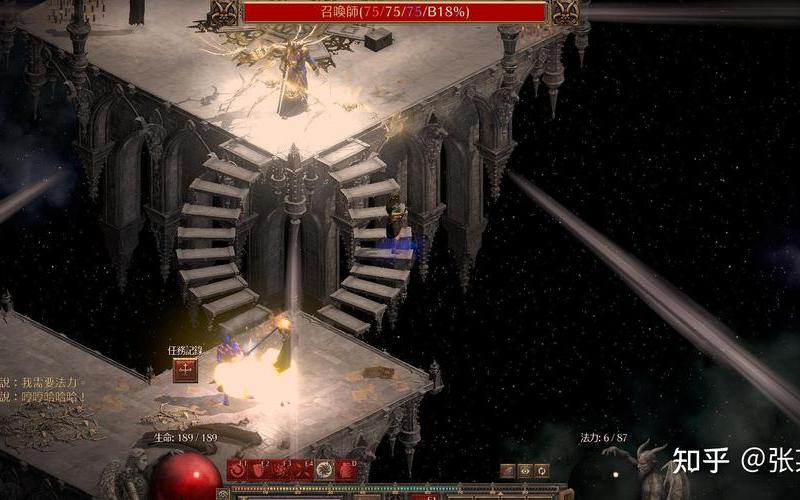Select the red swirl skill icon
The image size is (800, 500).
237,470
